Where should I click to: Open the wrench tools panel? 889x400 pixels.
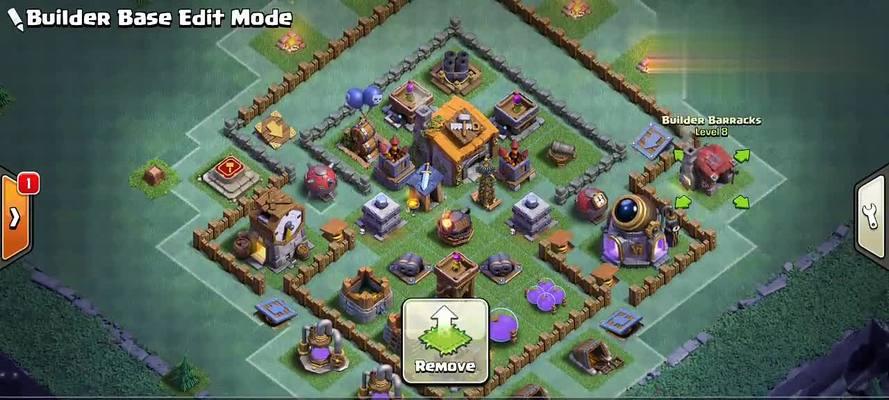click(874, 217)
